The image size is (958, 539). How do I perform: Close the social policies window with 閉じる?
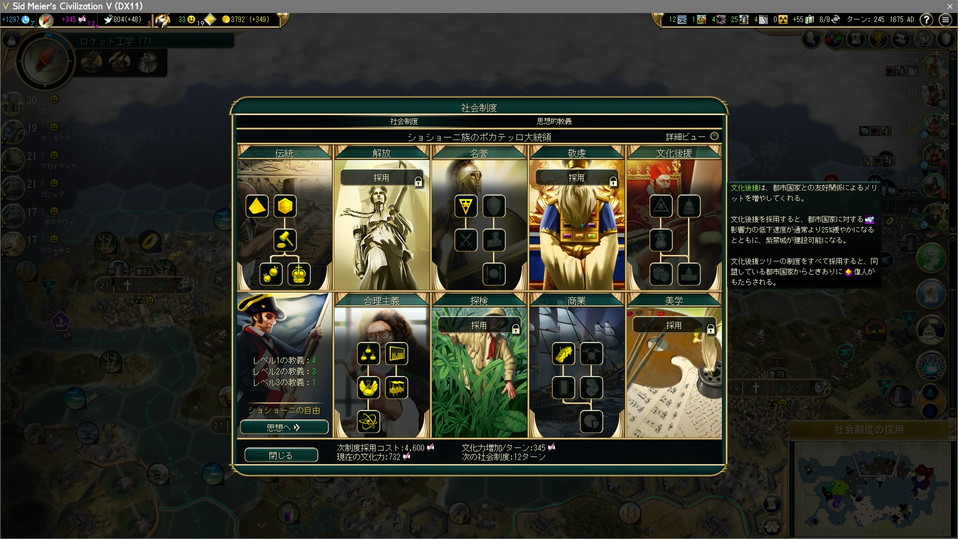tap(281, 455)
